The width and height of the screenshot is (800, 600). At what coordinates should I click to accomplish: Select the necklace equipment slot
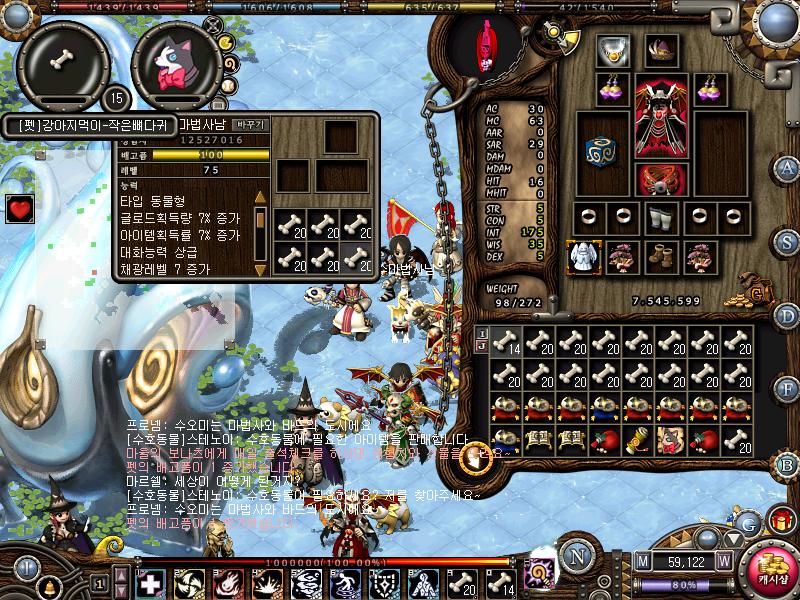(x=611, y=50)
